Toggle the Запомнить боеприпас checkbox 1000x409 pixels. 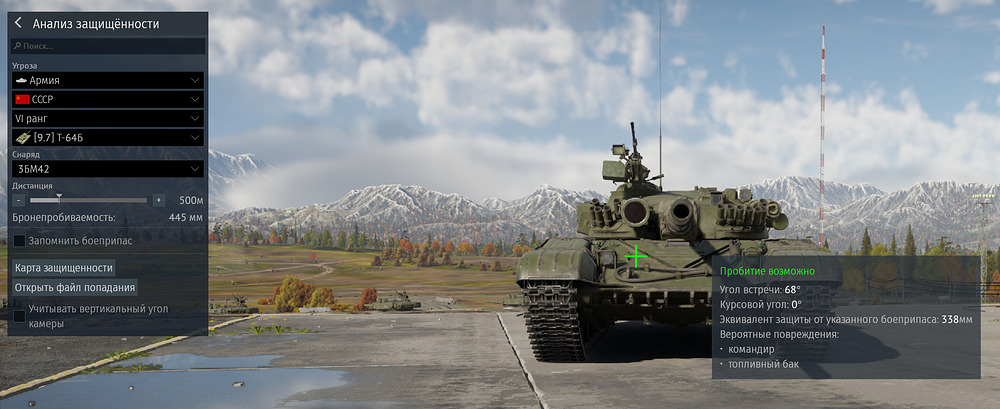pyautogui.click(x=19, y=240)
